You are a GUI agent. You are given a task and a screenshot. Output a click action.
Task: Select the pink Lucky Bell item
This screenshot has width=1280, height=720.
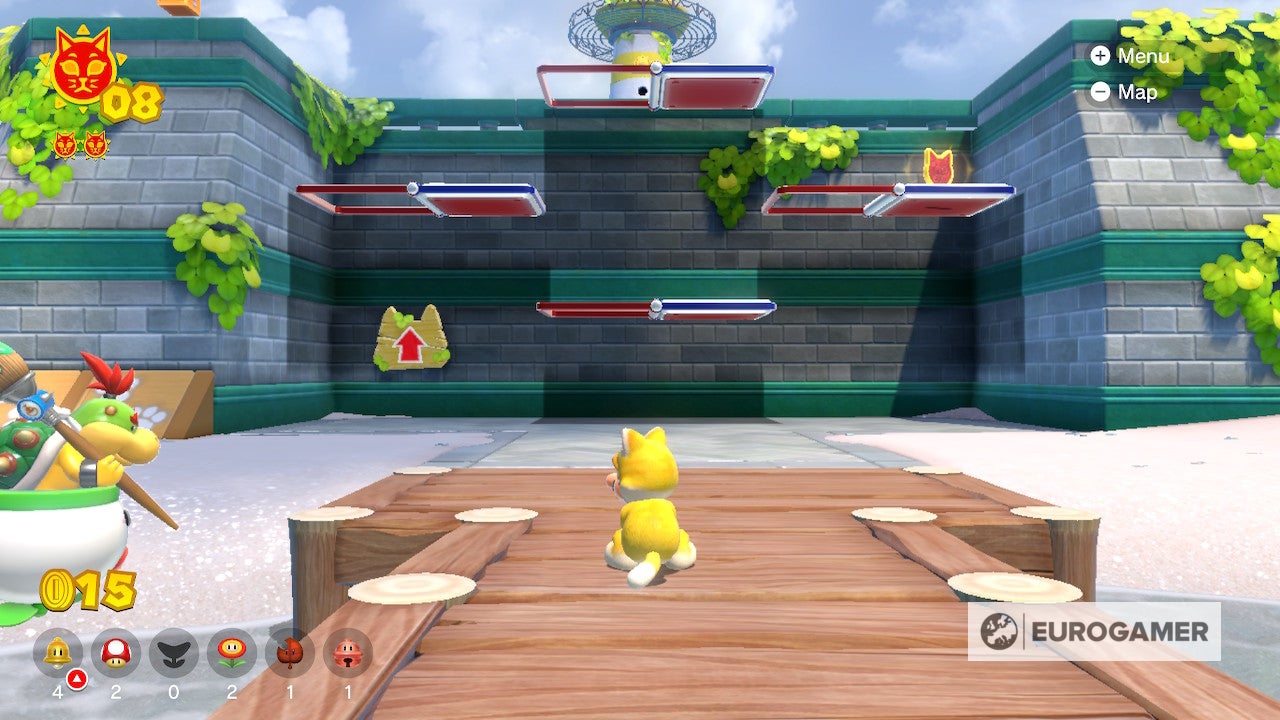point(348,653)
